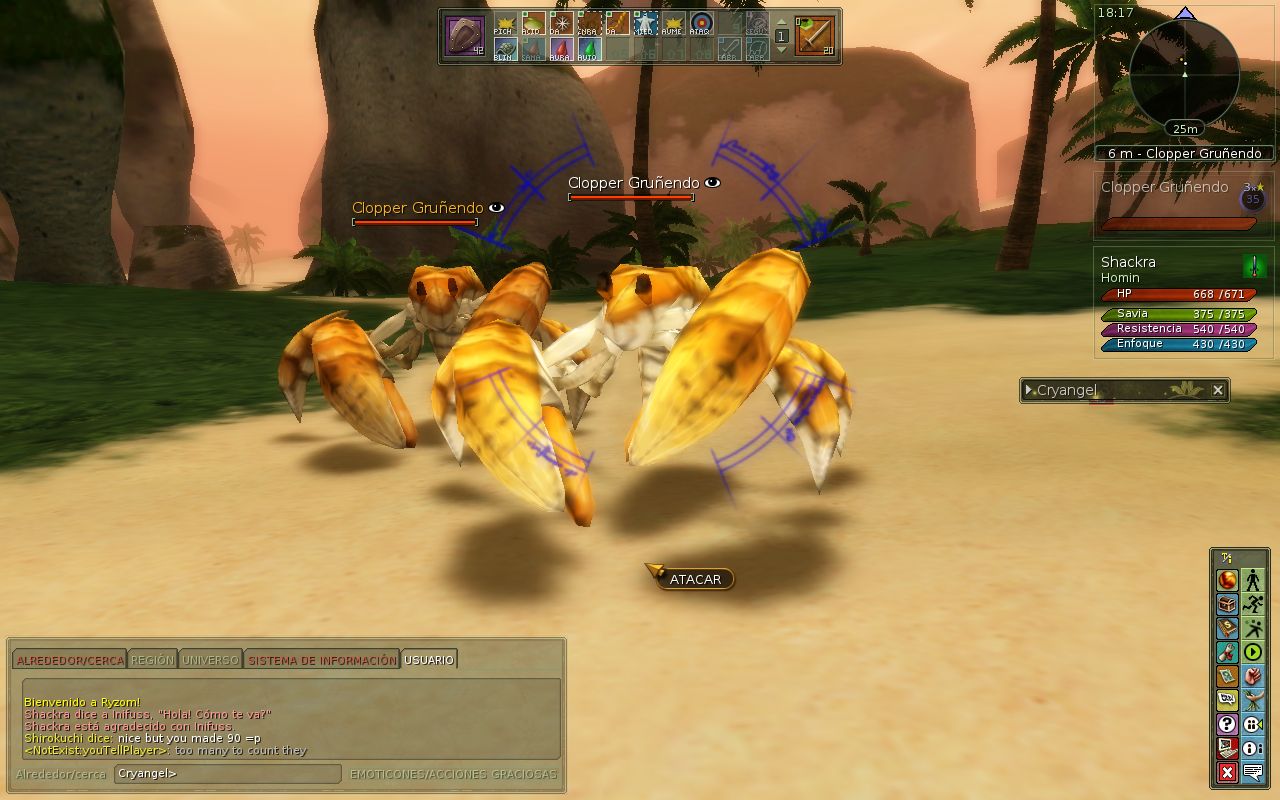The height and width of the screenshot is (800, 1280).
Task: Show the SISTEMA DE INFORMACIÓN tab
Action: pos(322,660)
